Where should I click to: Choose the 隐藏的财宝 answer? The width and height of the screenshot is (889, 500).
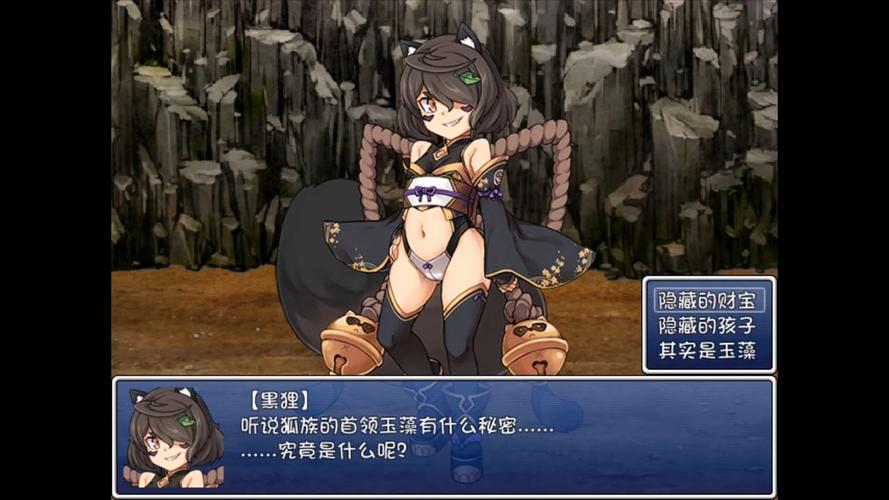pyautogui.click(x=708, y=299)
